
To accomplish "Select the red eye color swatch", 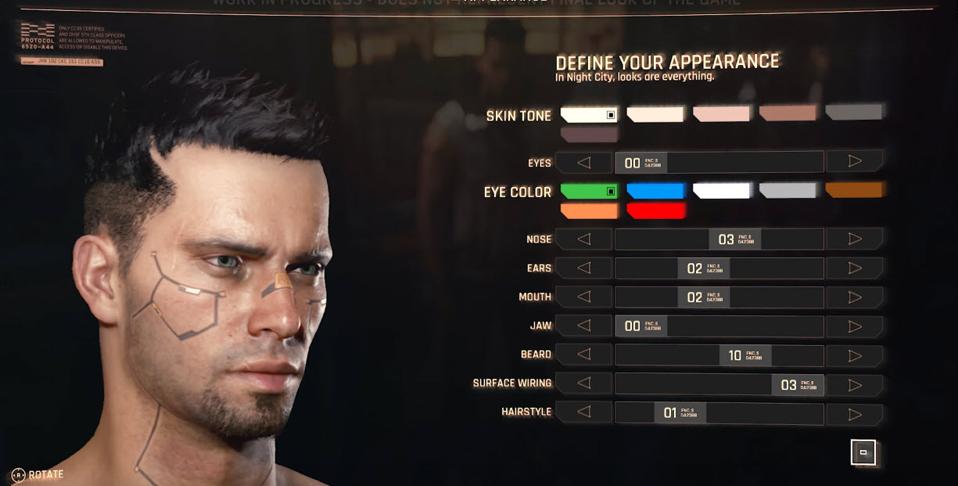I will coord(656,211).
